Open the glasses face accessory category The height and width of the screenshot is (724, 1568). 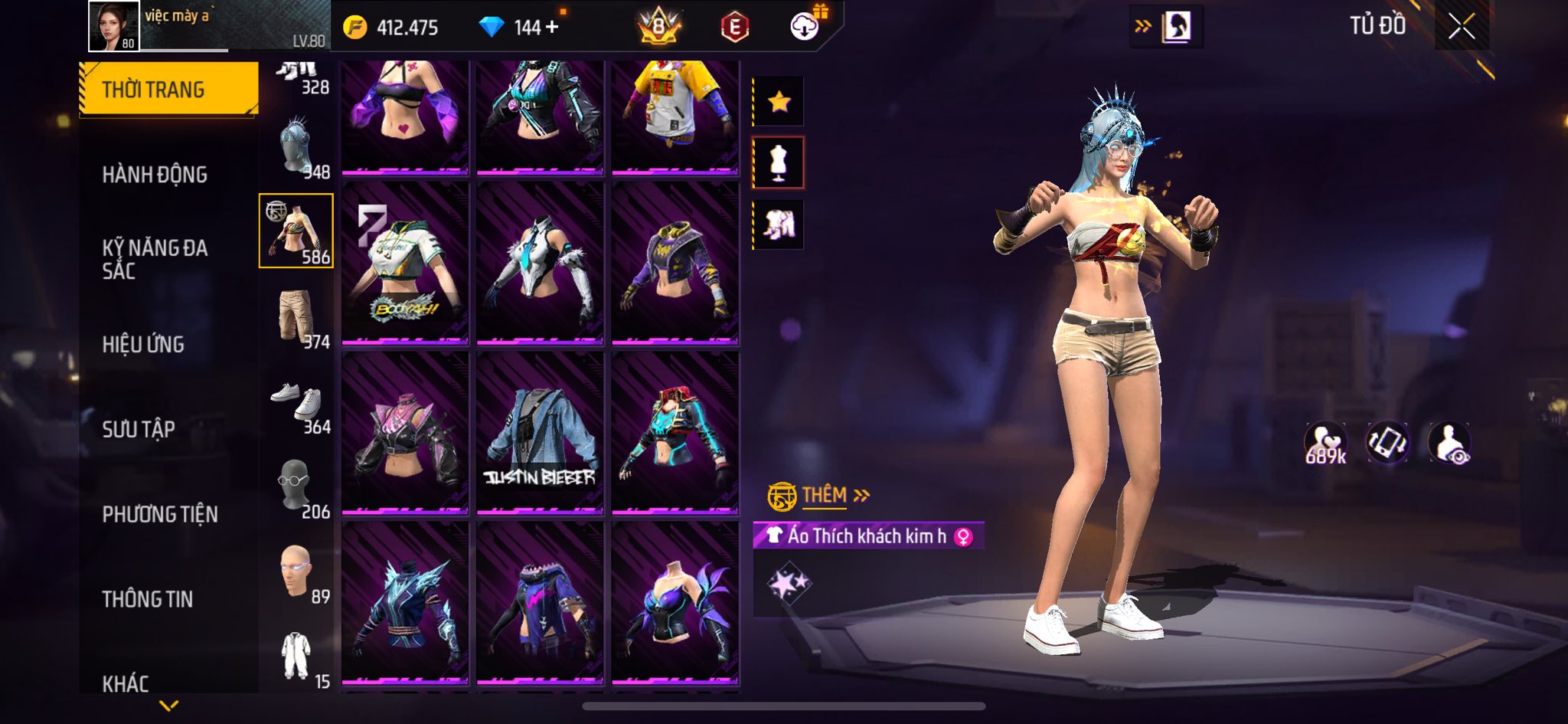[297, 487]
